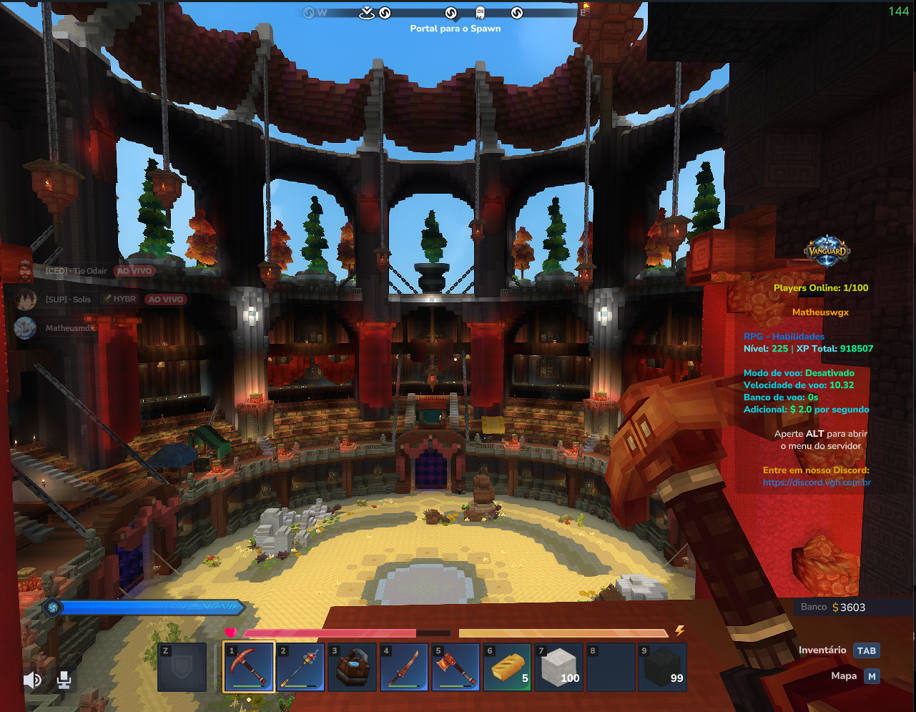The width and height of the screenshot is (916, 712).
Task: Click Tio Odair's AO VIVO badge
Action: [134, 271]
